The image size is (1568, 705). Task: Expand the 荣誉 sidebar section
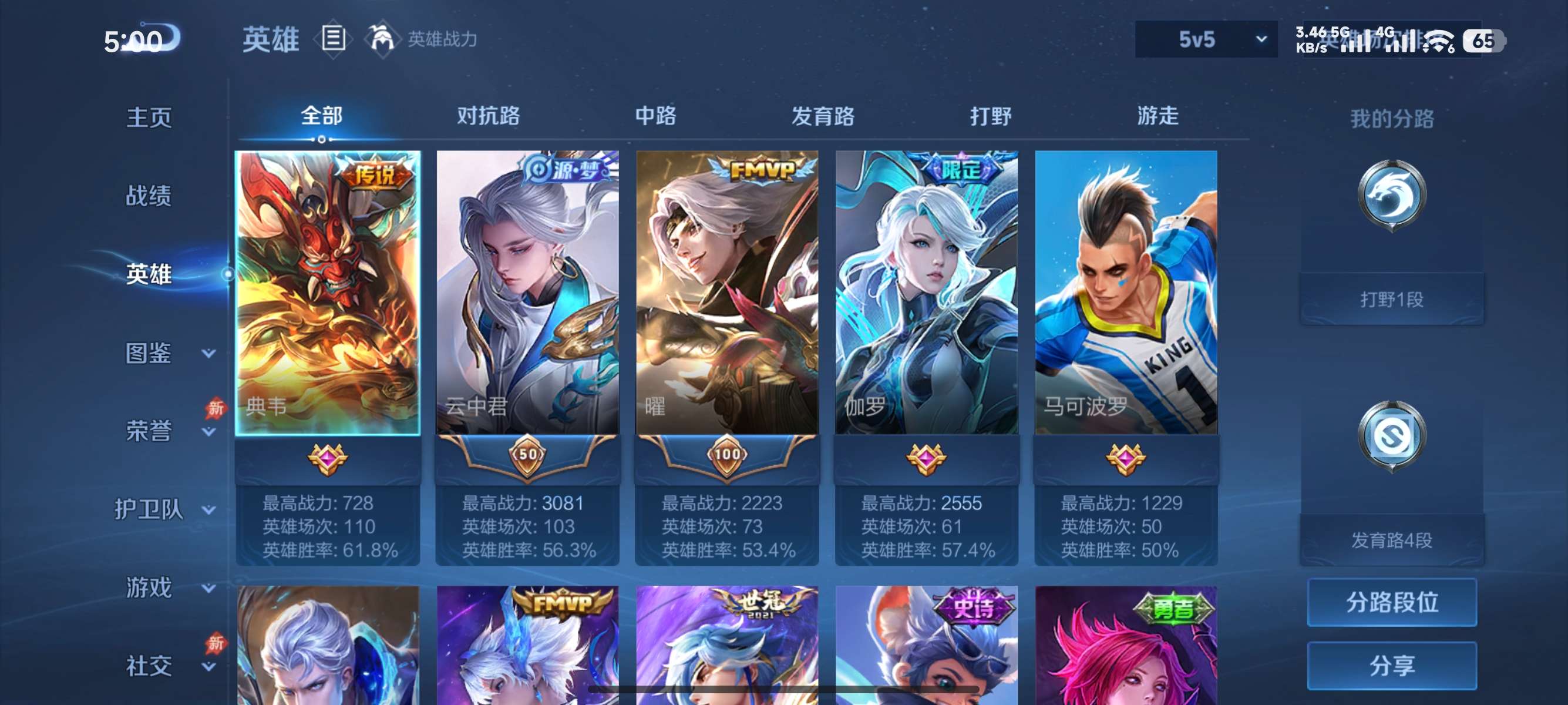[x=149, y=430]
